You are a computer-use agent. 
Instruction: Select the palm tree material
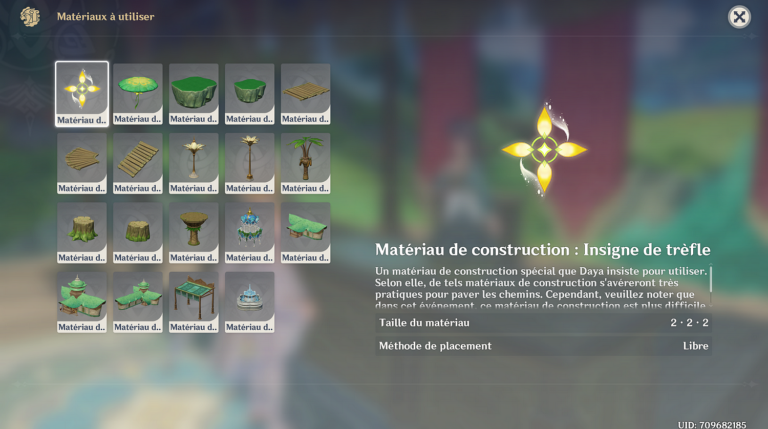coord(306,163)
